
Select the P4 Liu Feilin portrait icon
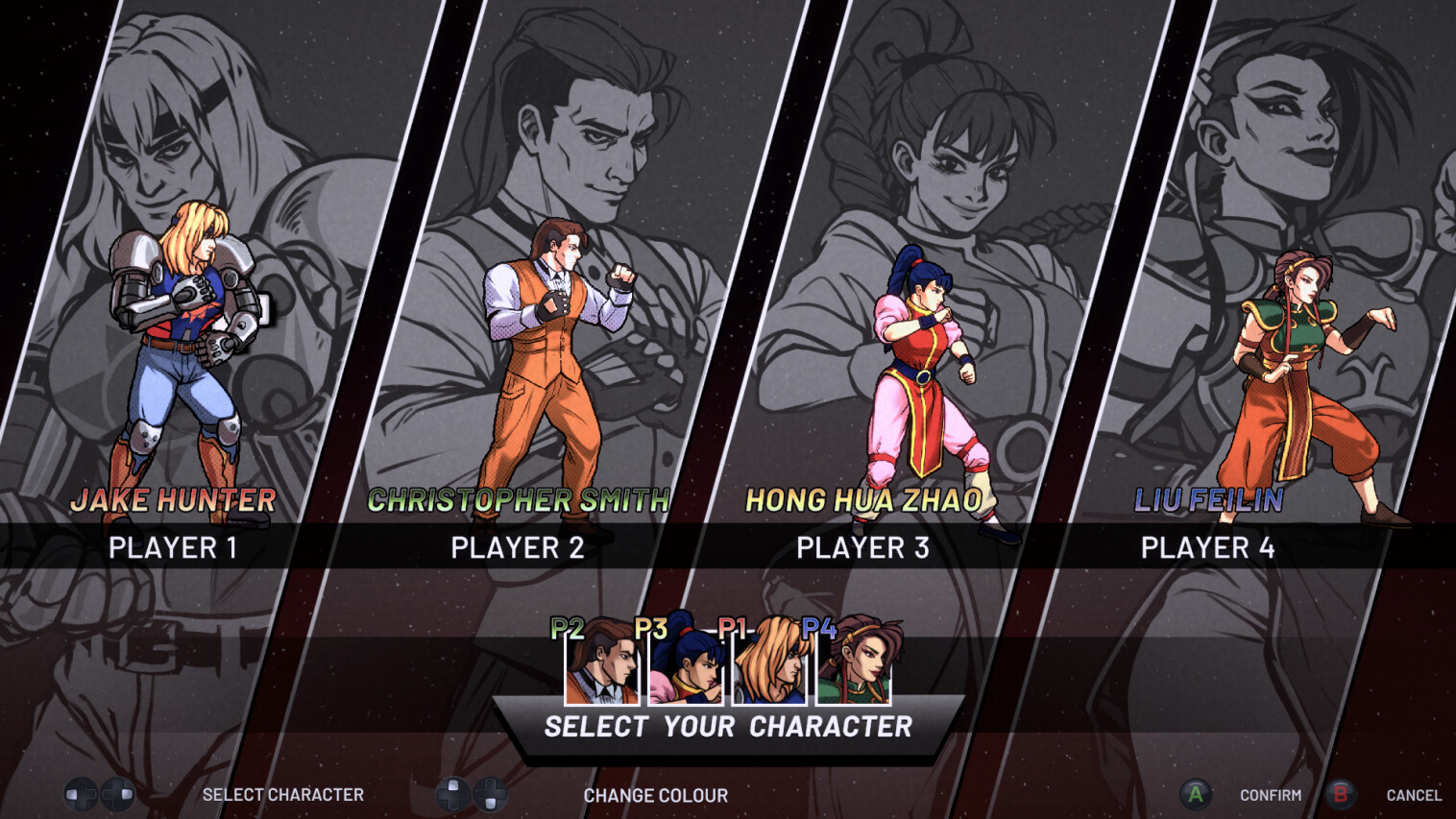coord(853,667)
